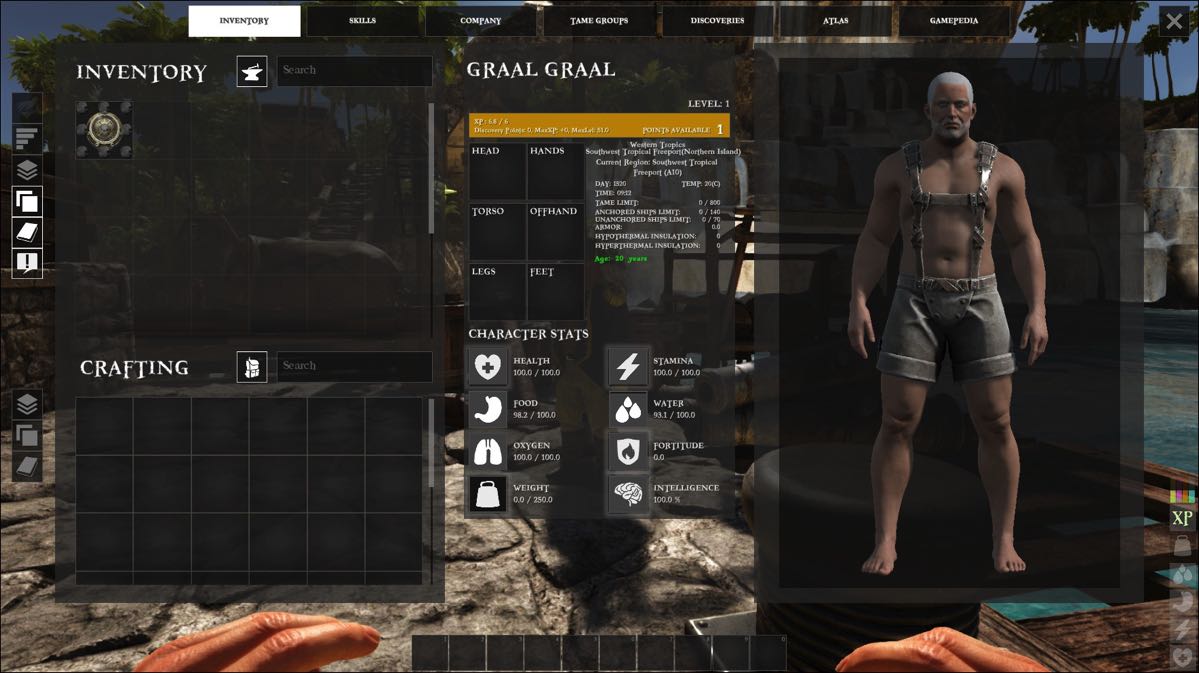This screenshot has height=673, width=1199.
Task: Open the Company tab
Action: pos(481,21)
